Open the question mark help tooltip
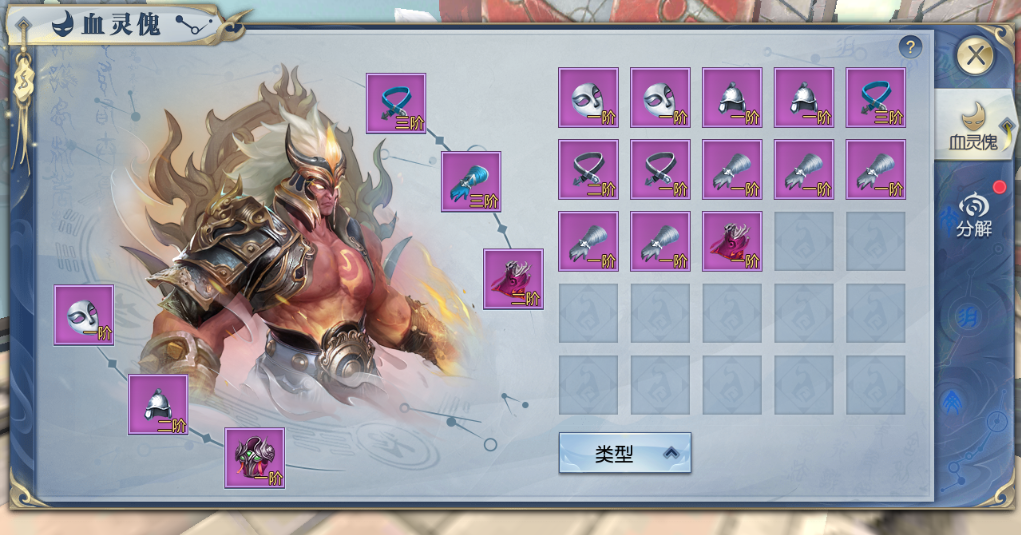This screenshot has height=535, width=1021. point(910,47)
